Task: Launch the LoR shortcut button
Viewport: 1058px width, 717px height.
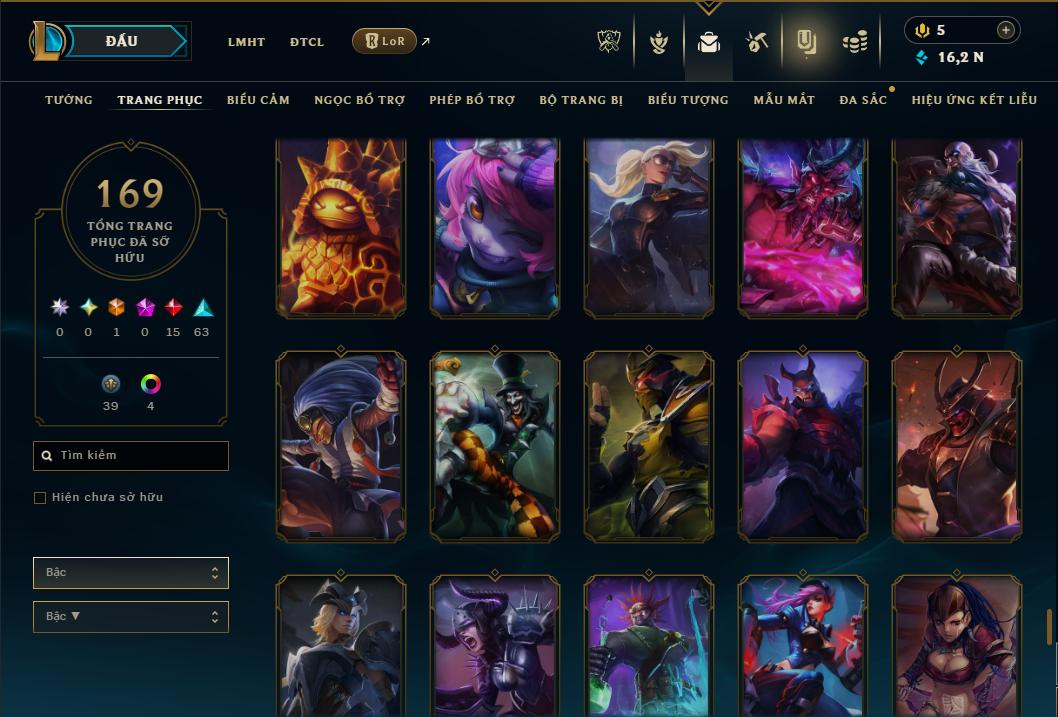Action: point(384,41)
